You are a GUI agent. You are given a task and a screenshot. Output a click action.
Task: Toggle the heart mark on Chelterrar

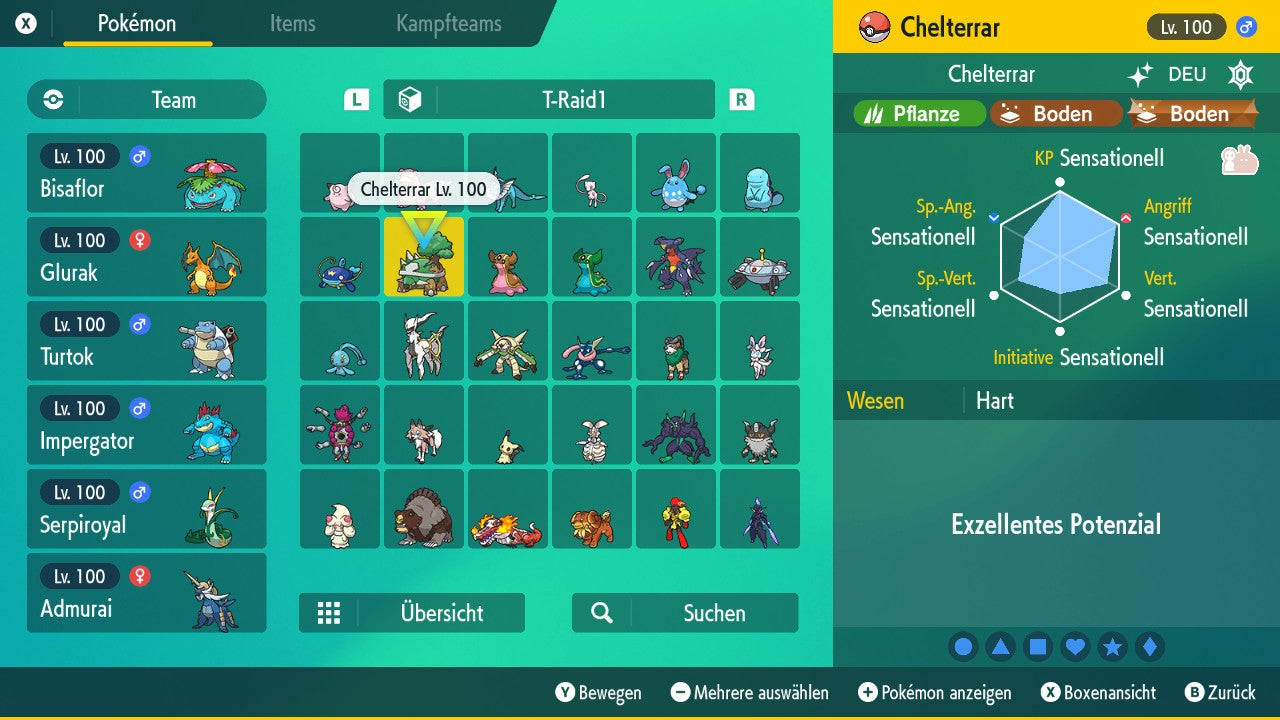[x=1075, y=647]
